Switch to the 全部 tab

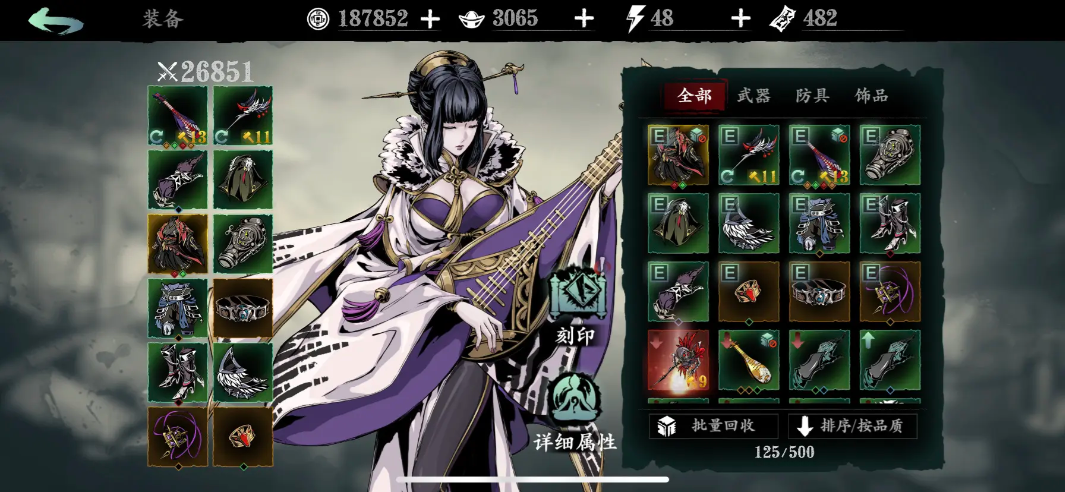695,96
